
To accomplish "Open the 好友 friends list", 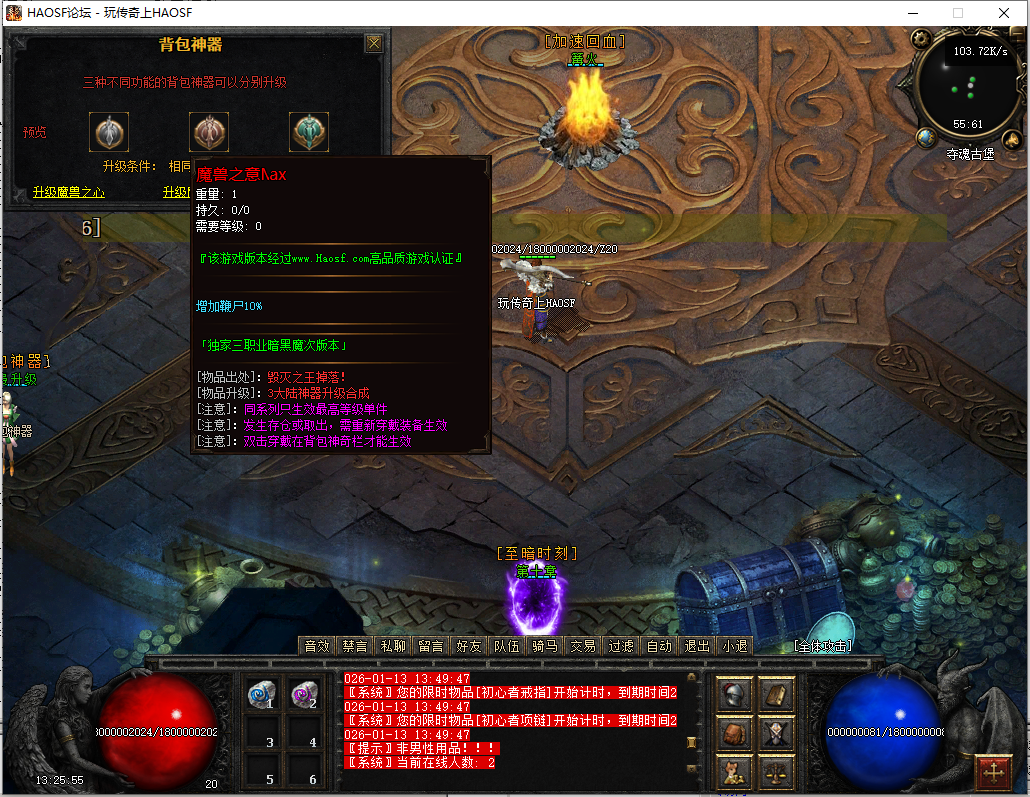I will point(468,646).
